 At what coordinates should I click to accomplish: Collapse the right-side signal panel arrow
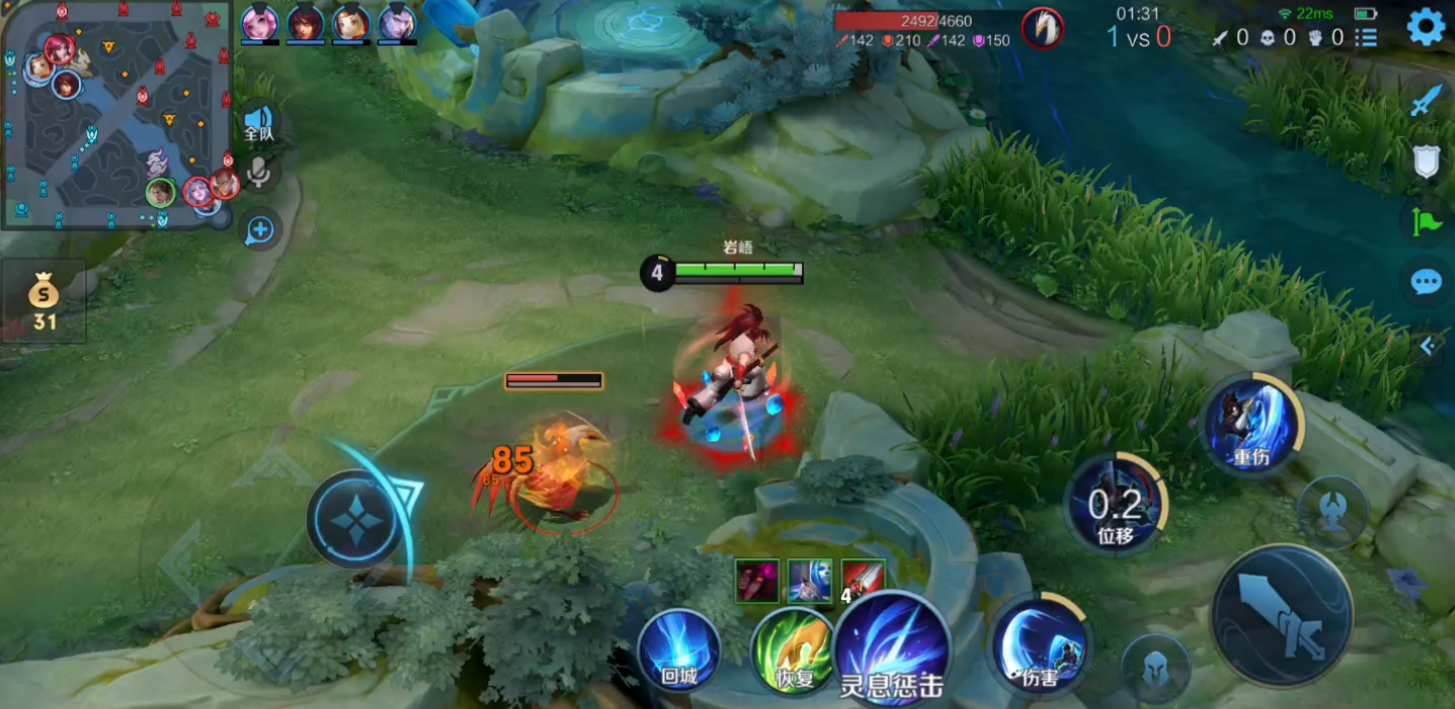[1429, 346]
